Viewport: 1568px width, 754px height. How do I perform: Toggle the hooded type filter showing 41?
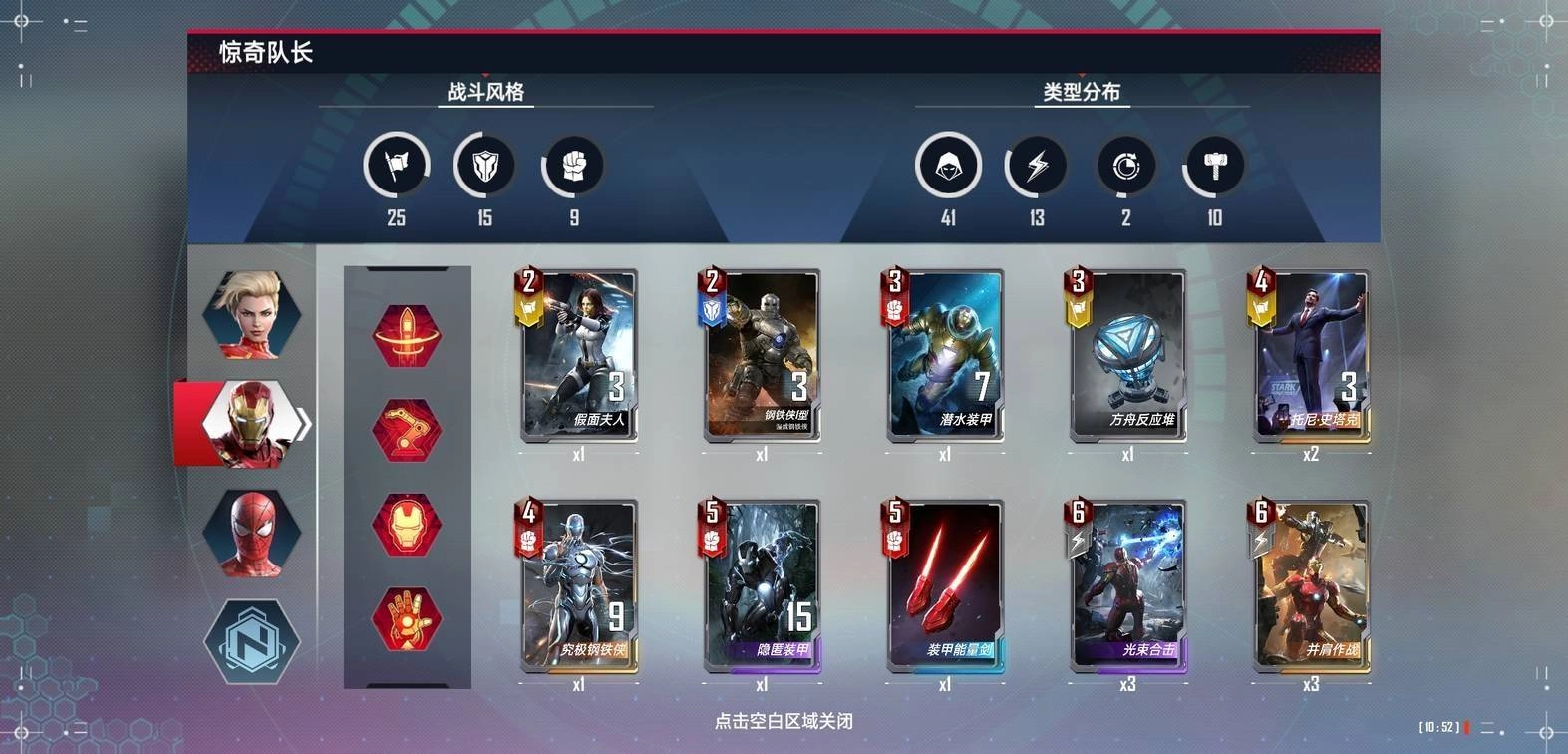click(x=948, y=166)
